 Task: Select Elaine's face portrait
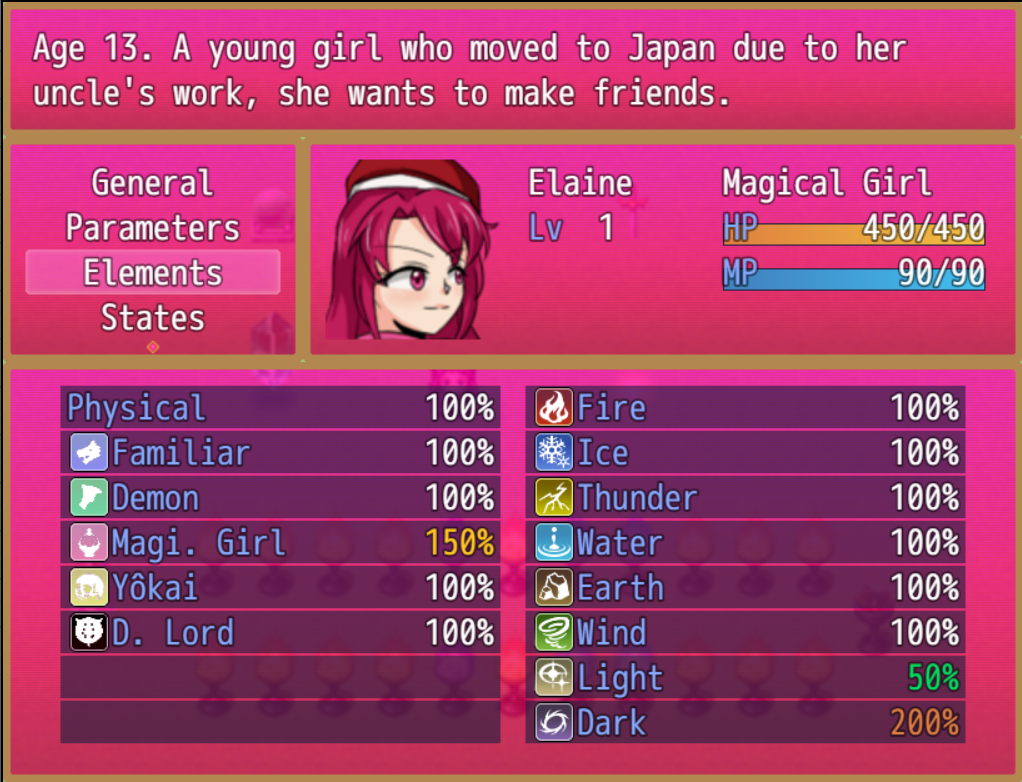(410, 250)
